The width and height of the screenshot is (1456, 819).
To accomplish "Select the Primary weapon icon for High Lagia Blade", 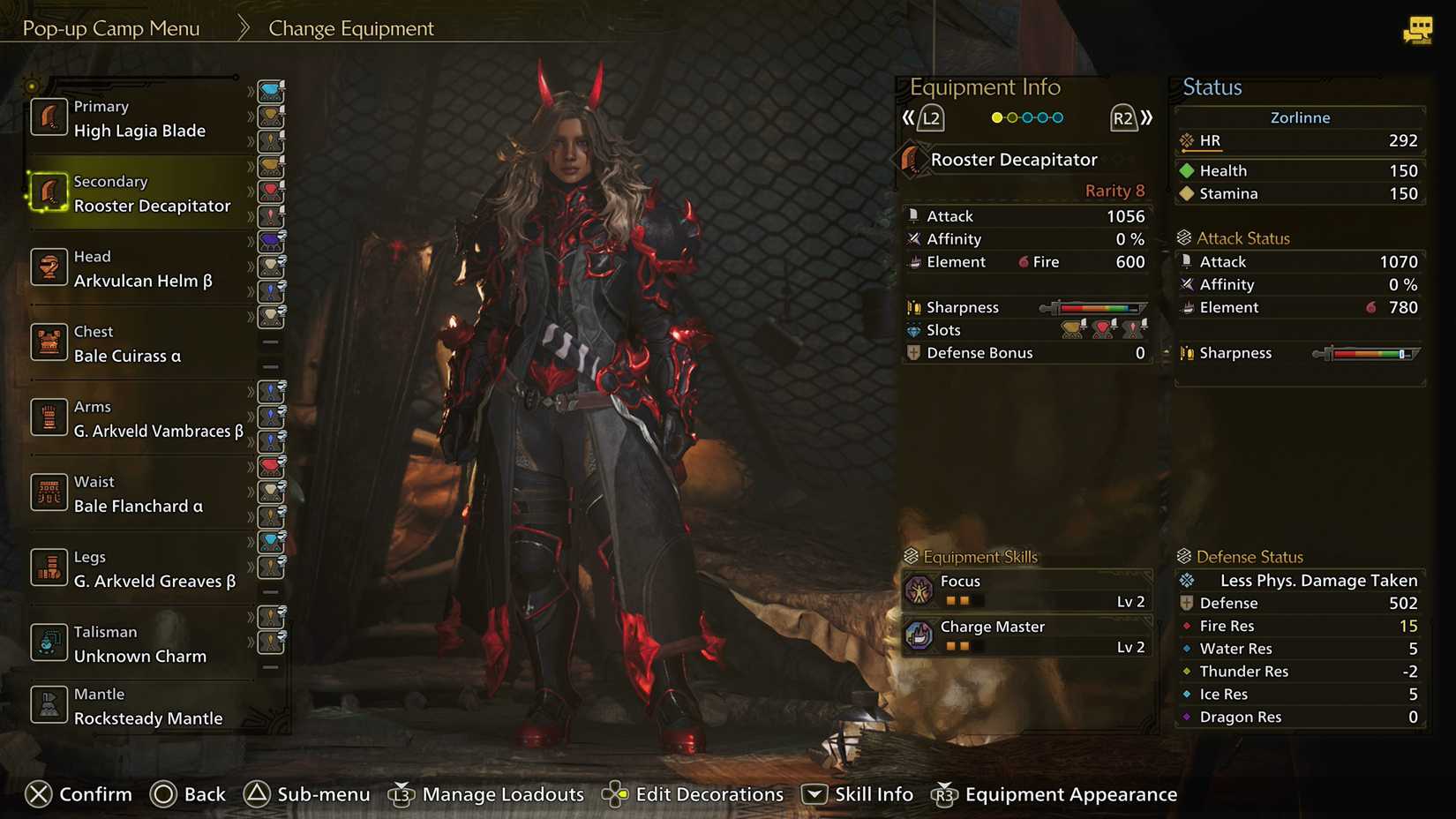I will [x=49, y=116].
